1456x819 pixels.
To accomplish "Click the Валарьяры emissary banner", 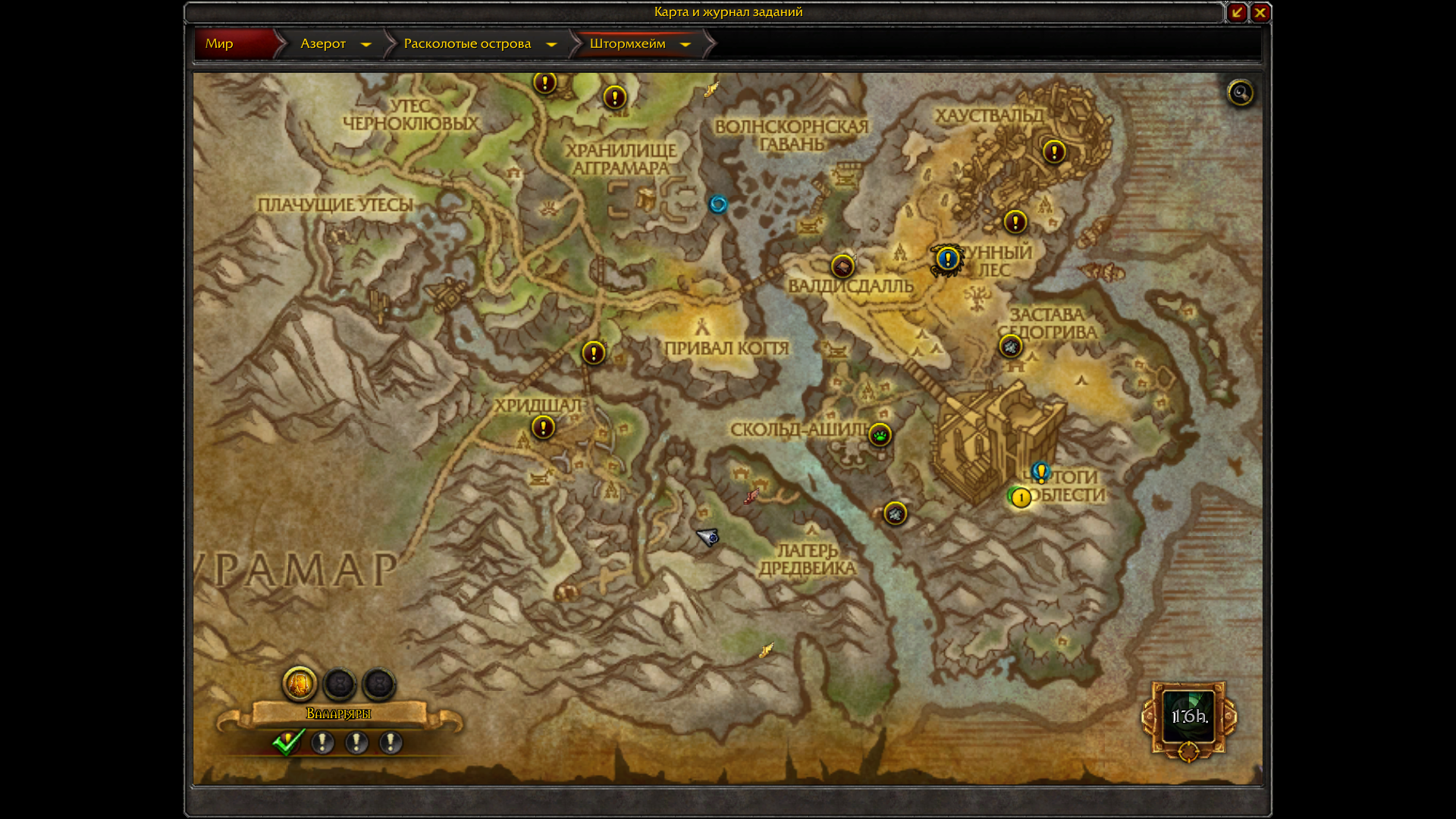I will (338, 714).
